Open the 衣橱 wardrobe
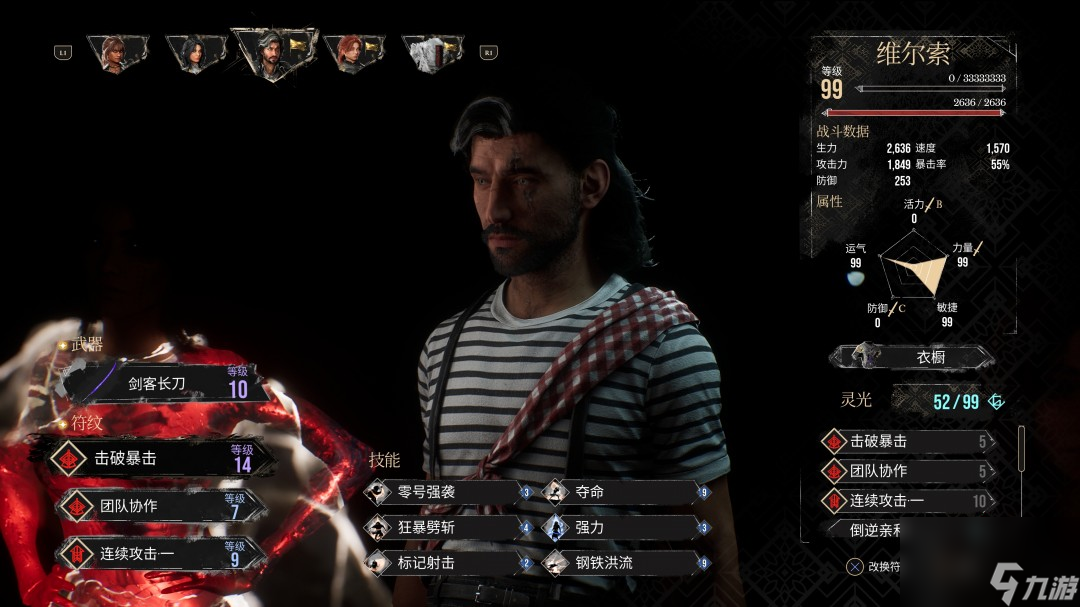This screenshot has width=1080, height=607. coord(912,357)
